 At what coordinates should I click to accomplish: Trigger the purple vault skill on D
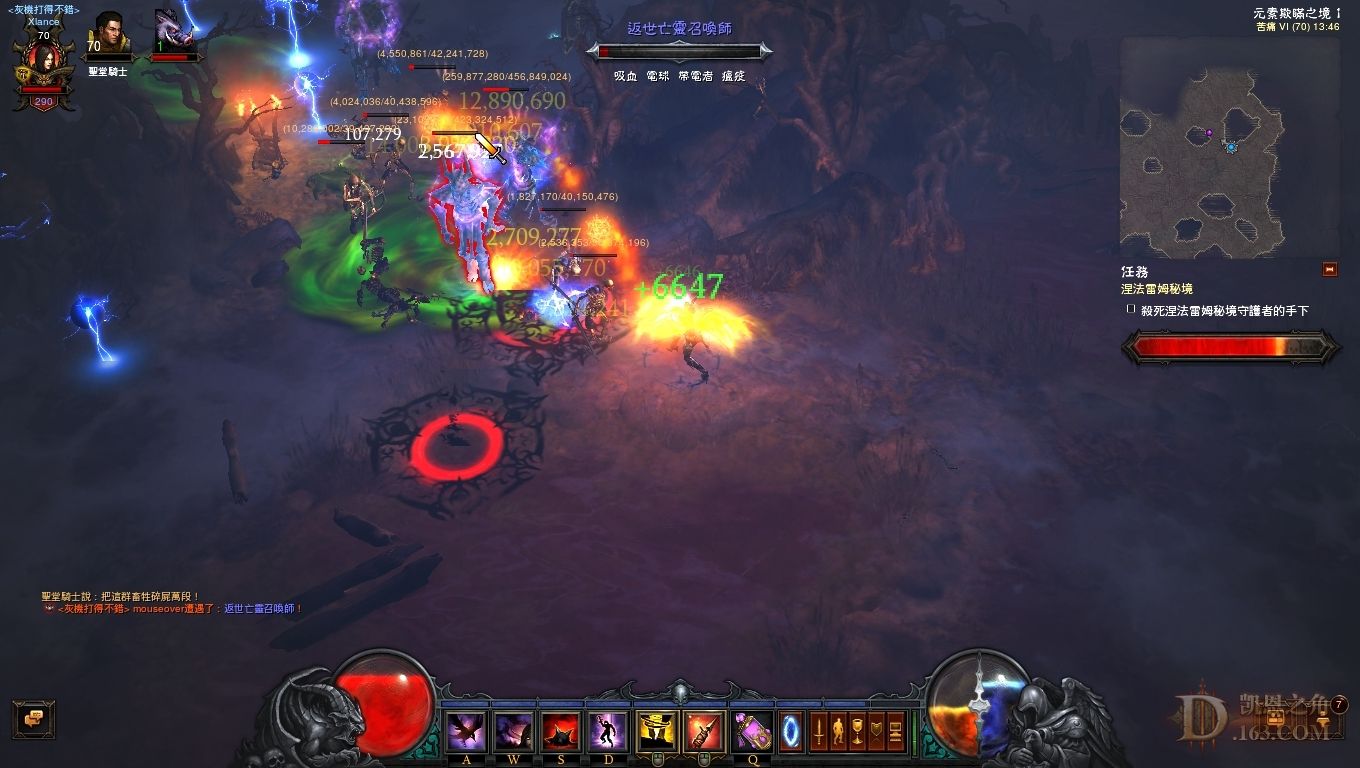[609, 732]
